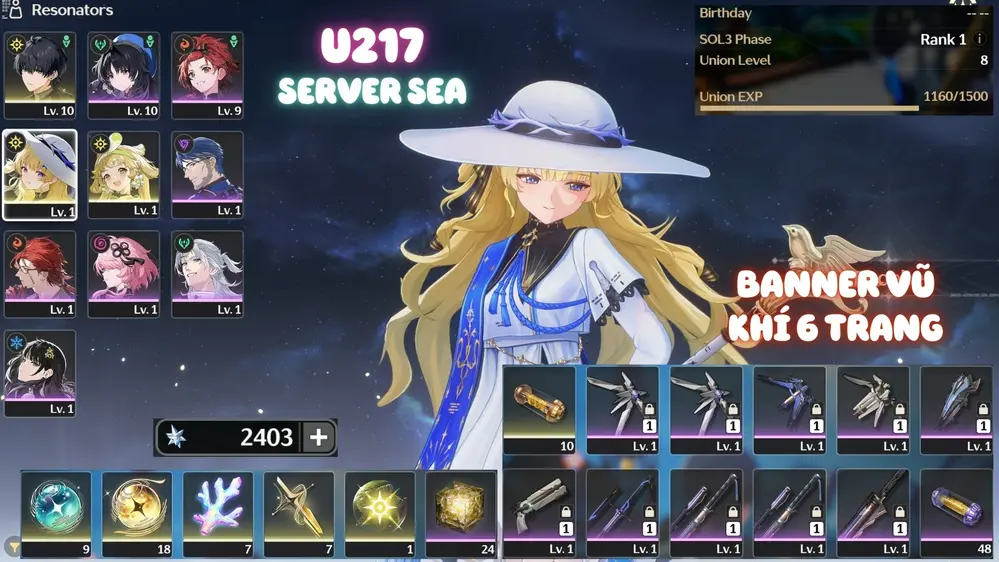Choose the blue-haired resonator wearing glasses
999x562 pixels.
click(x=207, y=174)
